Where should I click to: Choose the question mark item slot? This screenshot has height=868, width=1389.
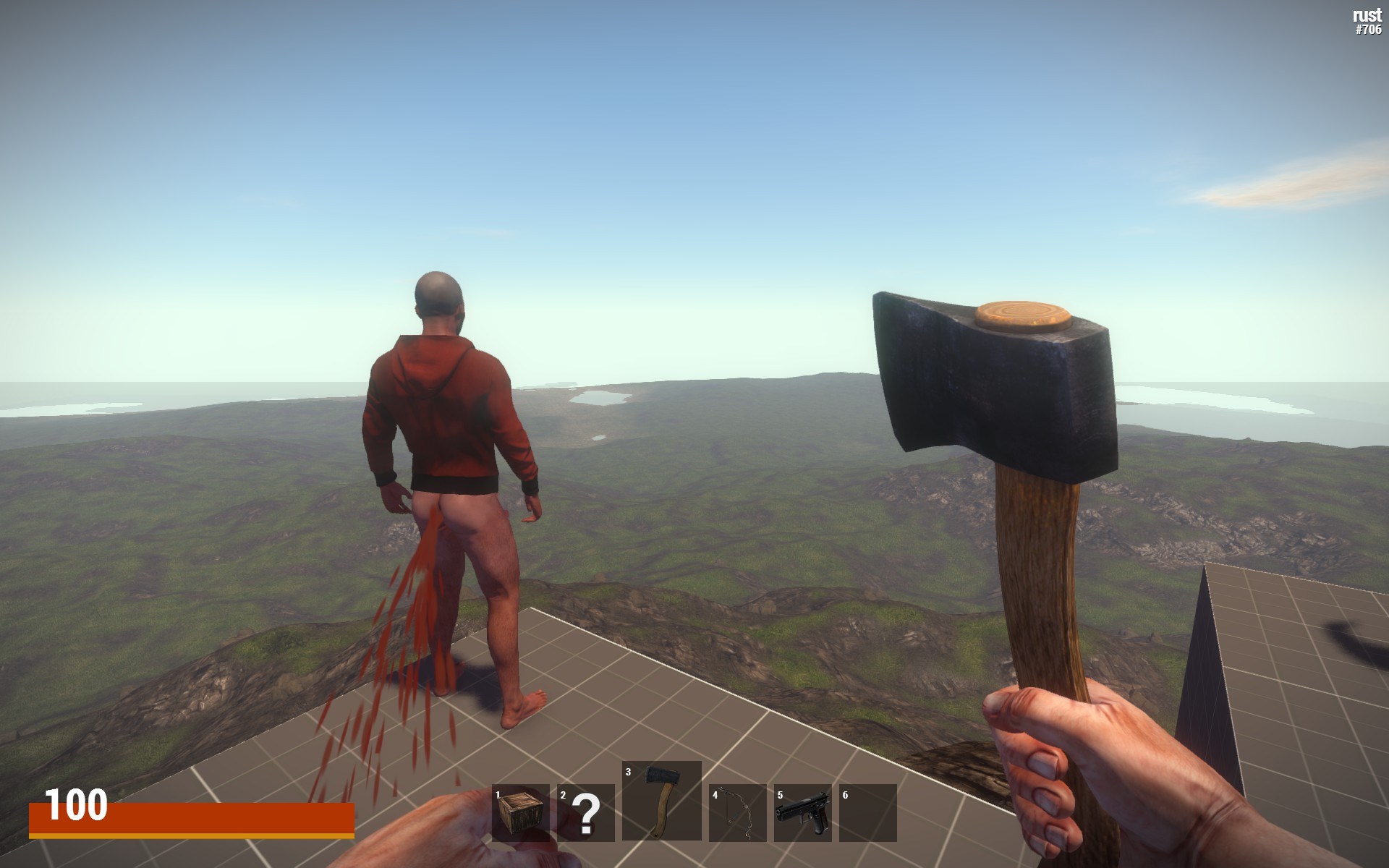tap(586, 812)
